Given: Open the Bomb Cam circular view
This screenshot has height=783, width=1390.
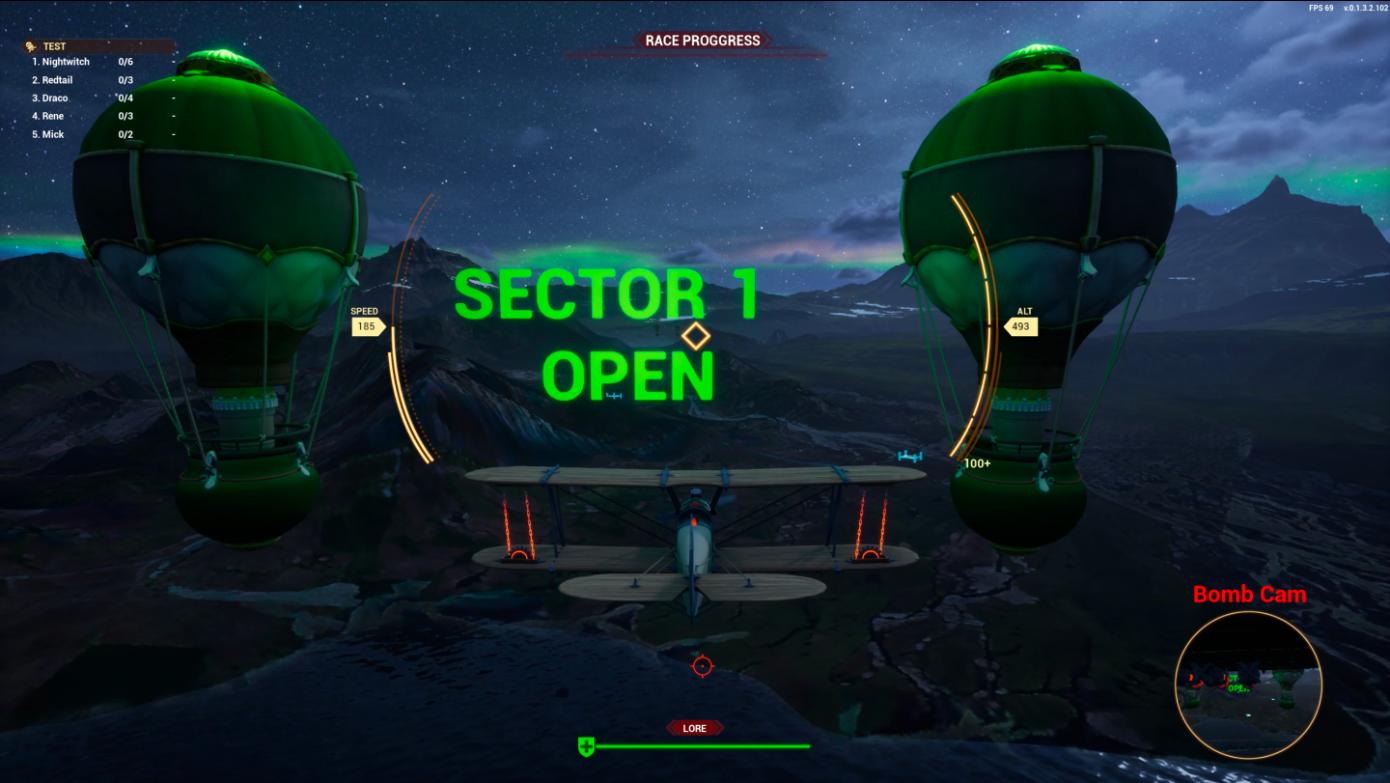Looking at the screenshot, I should click(x=1248, y=684).
